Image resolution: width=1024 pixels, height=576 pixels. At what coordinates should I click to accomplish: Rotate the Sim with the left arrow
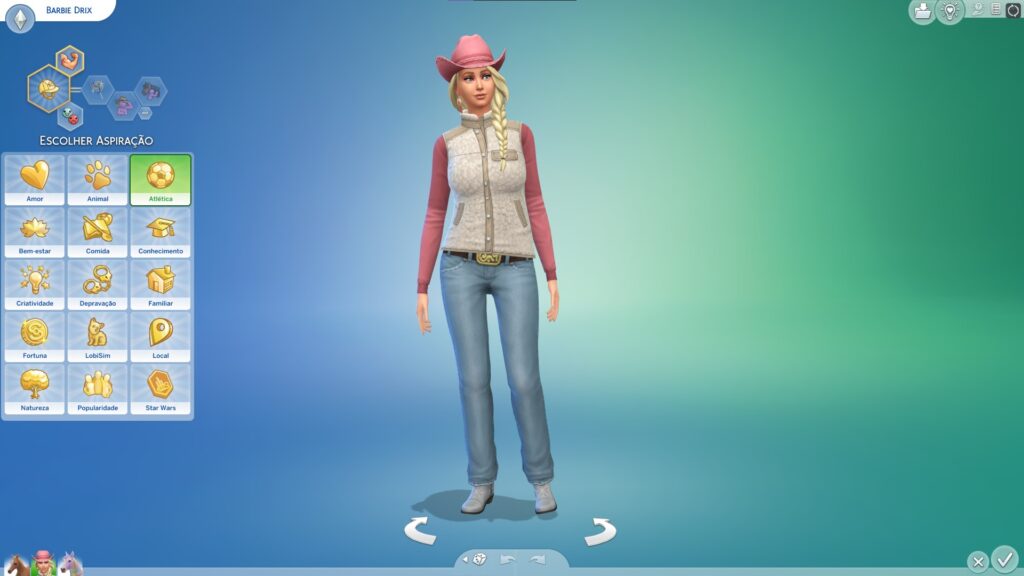point(420,530)
